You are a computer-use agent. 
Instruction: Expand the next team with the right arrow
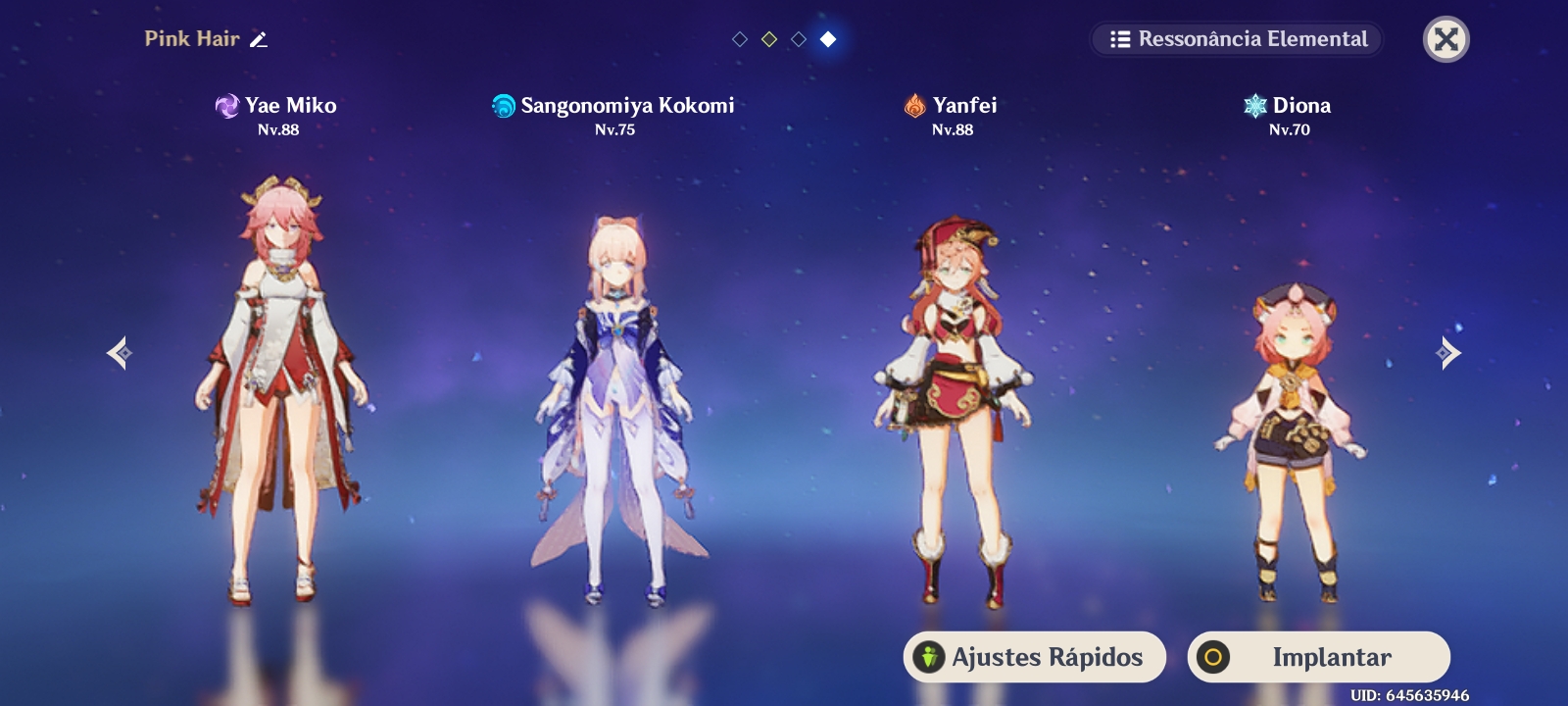click(1448, 353)
